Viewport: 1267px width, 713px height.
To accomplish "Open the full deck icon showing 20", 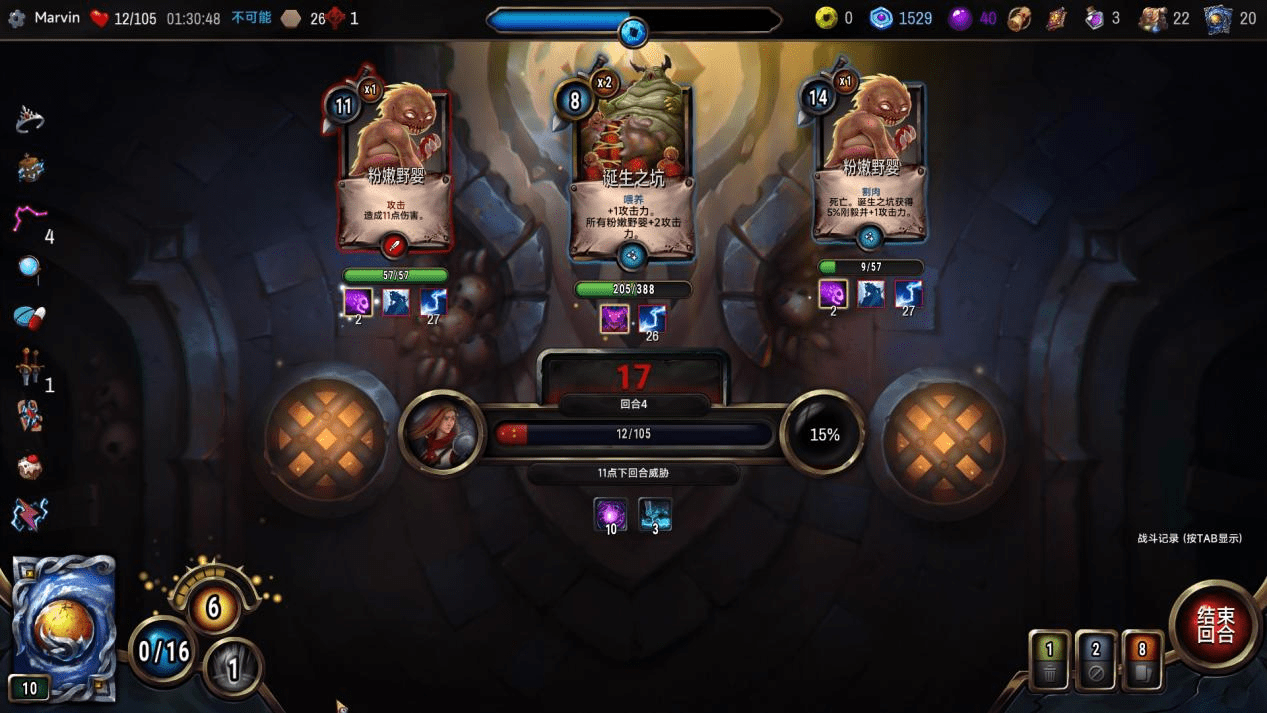I will tap(1218, 19).
